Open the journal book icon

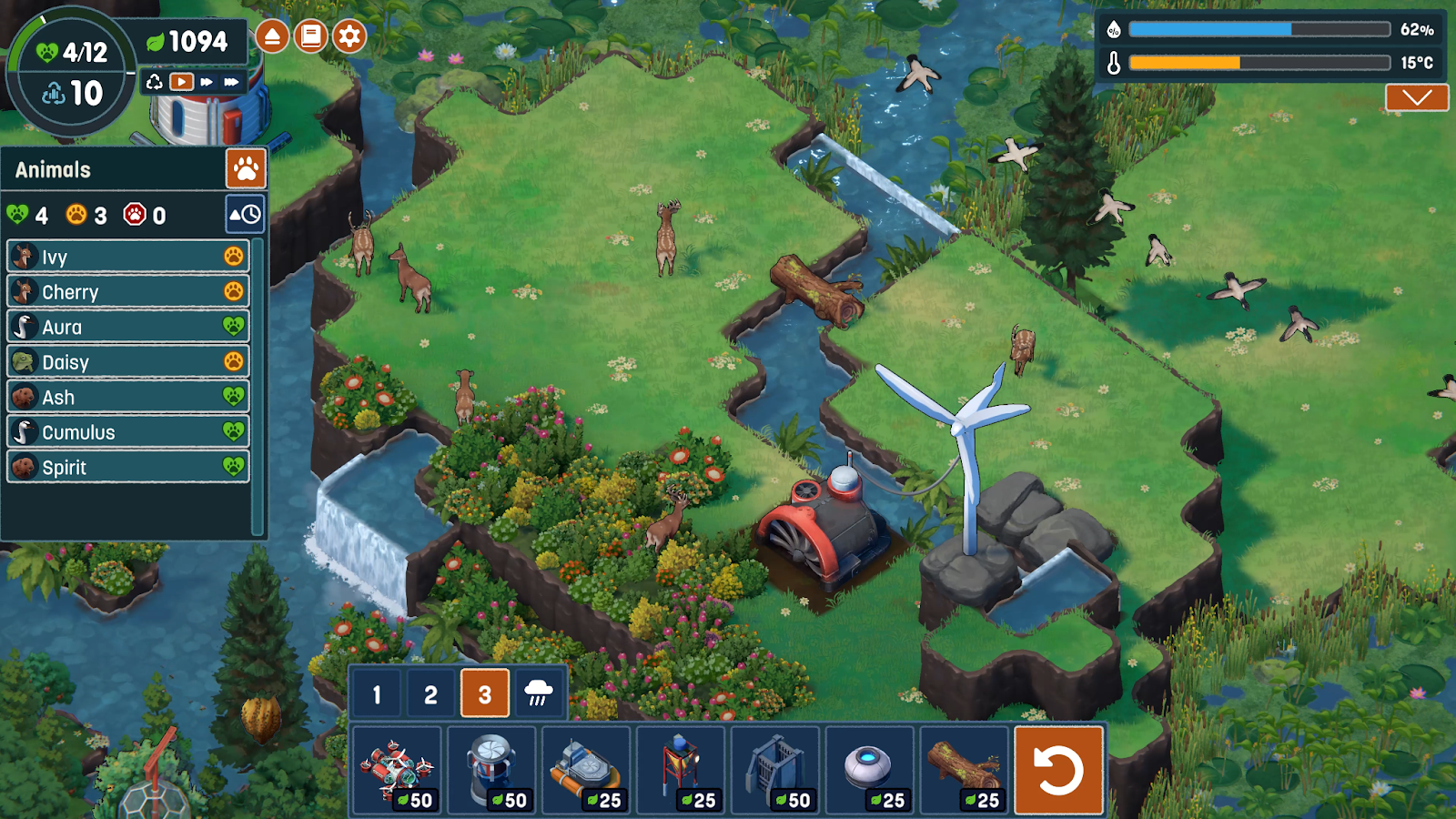point(310,36)
